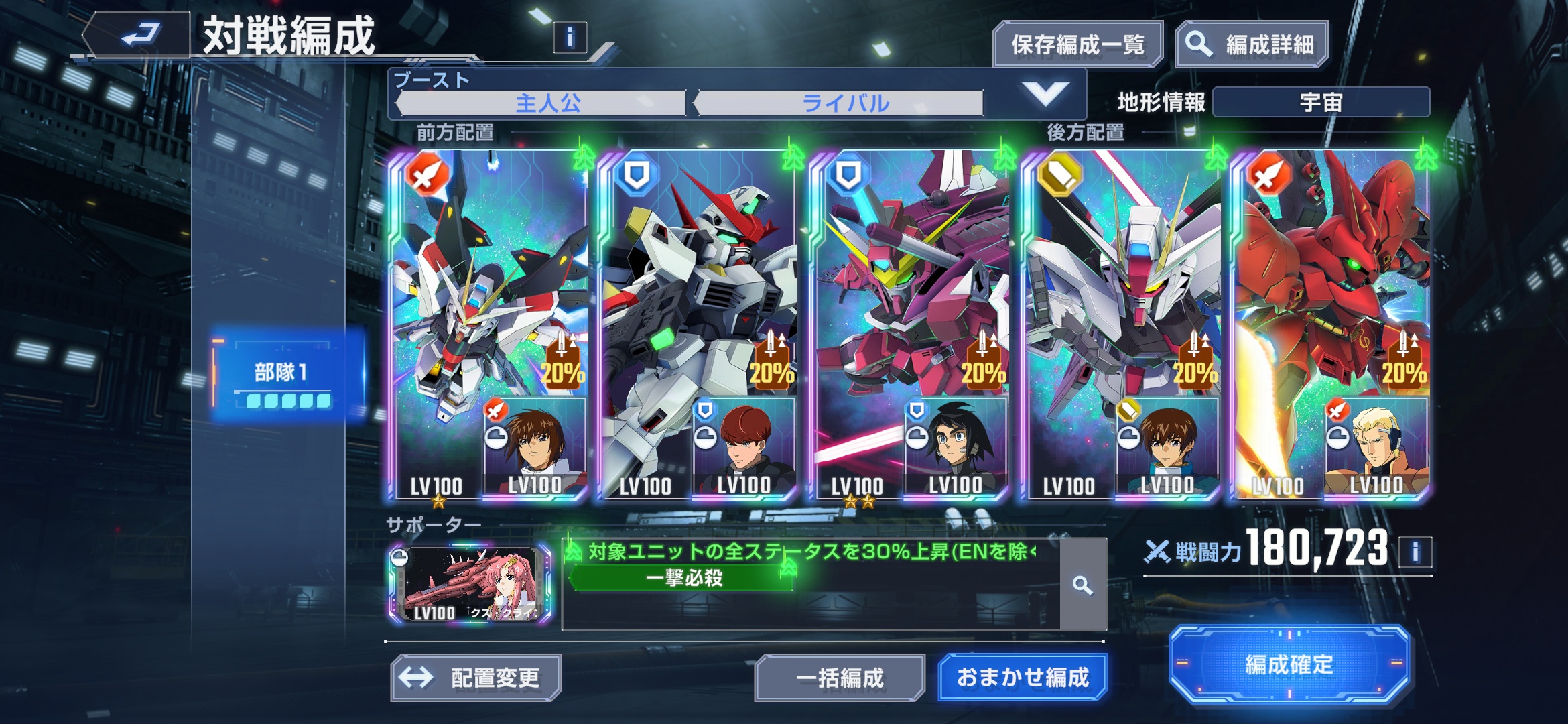Use おまかせ編成 auto formation

1023,678
